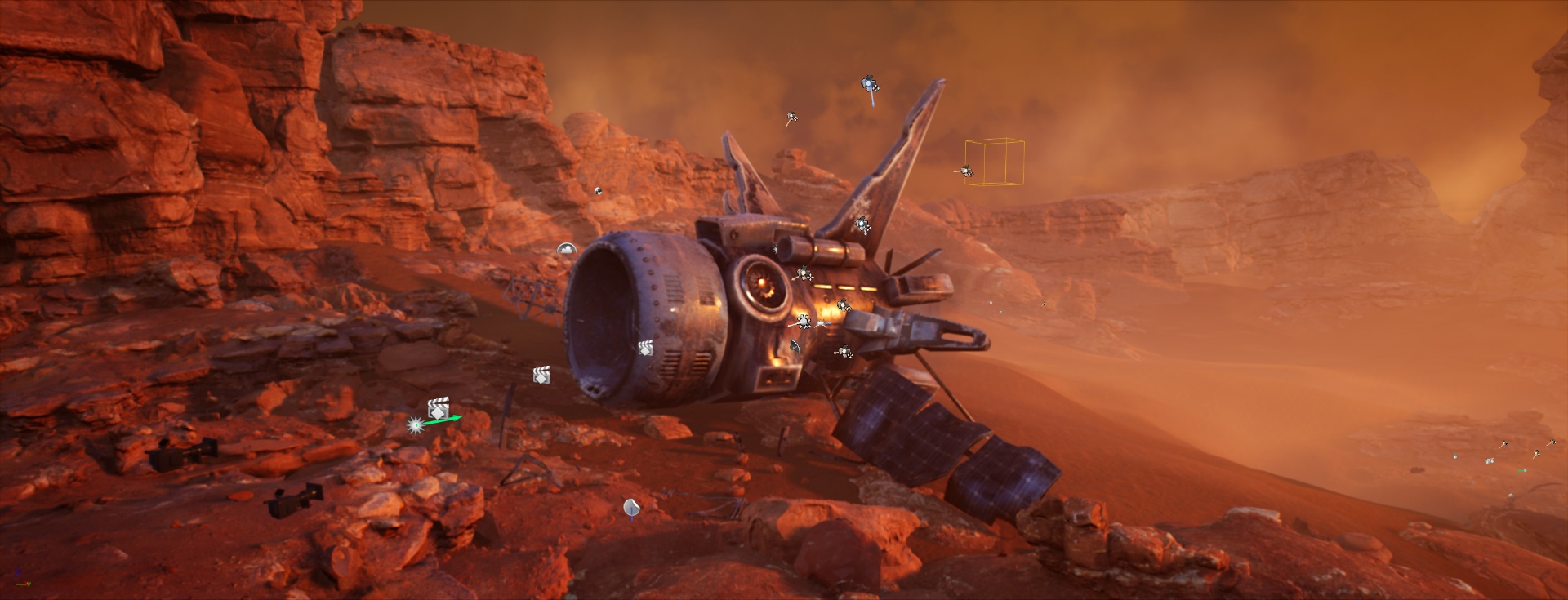The image size is (1568, 600).
Task: Choose the white sphere marker with a pin
Action: click(631, 509)
